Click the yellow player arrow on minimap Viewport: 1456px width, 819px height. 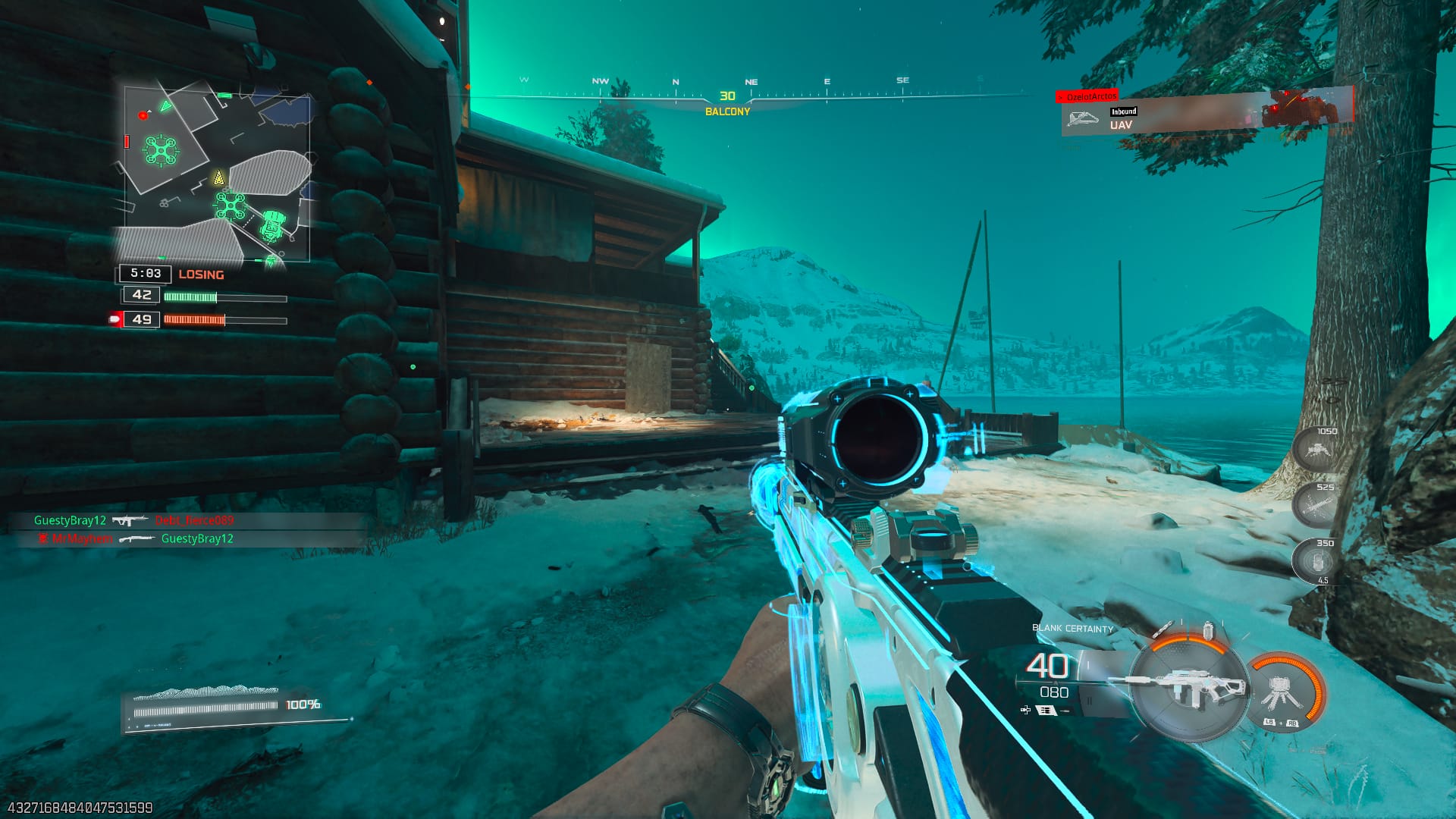pyautogui.click(x=218, y=179)
